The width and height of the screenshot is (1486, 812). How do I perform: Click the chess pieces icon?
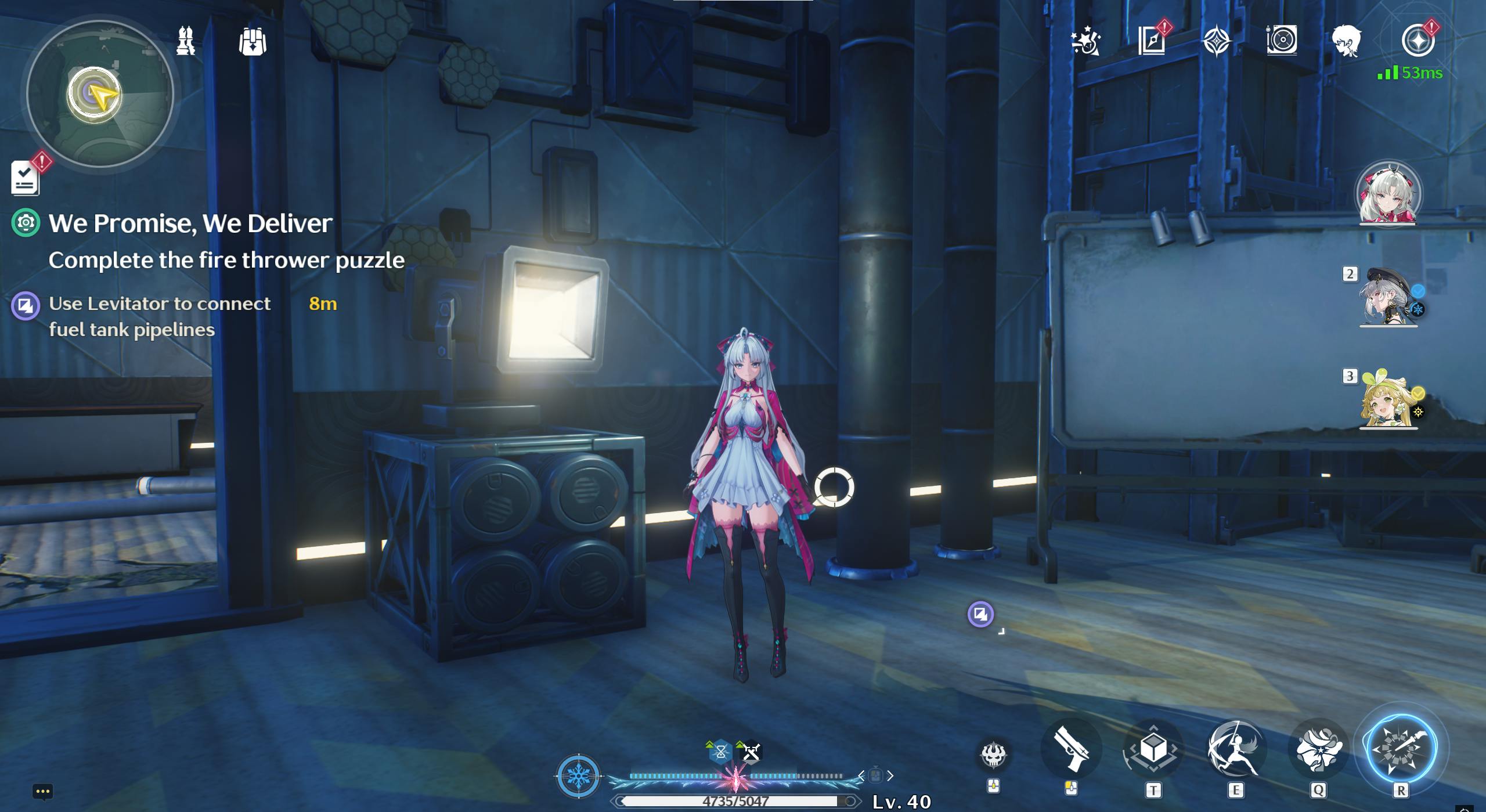tap(186, 41)
